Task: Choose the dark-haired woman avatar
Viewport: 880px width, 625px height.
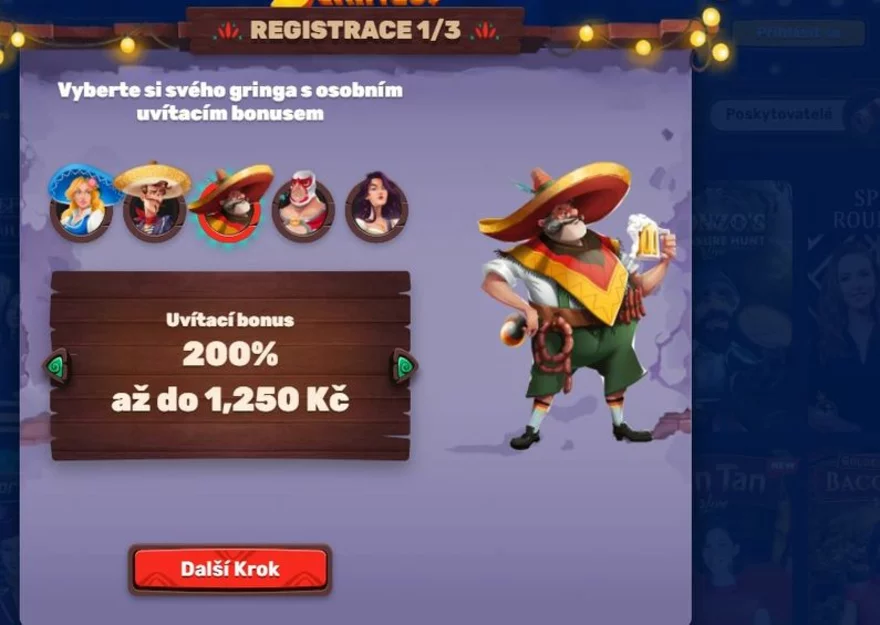Action: pyautogui.click(x=376, y=207)
